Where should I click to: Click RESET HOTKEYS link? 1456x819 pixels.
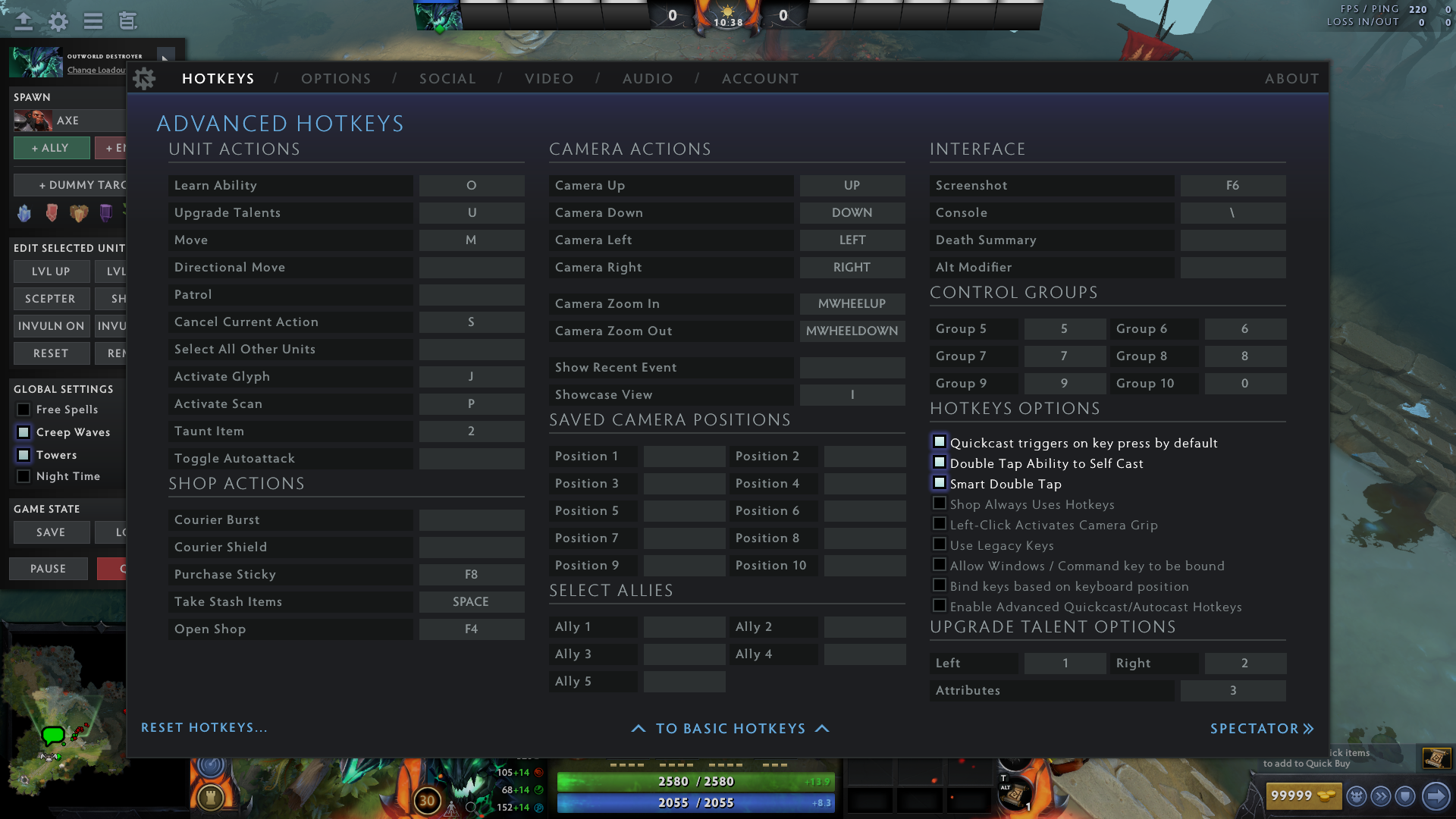(205, 727)
